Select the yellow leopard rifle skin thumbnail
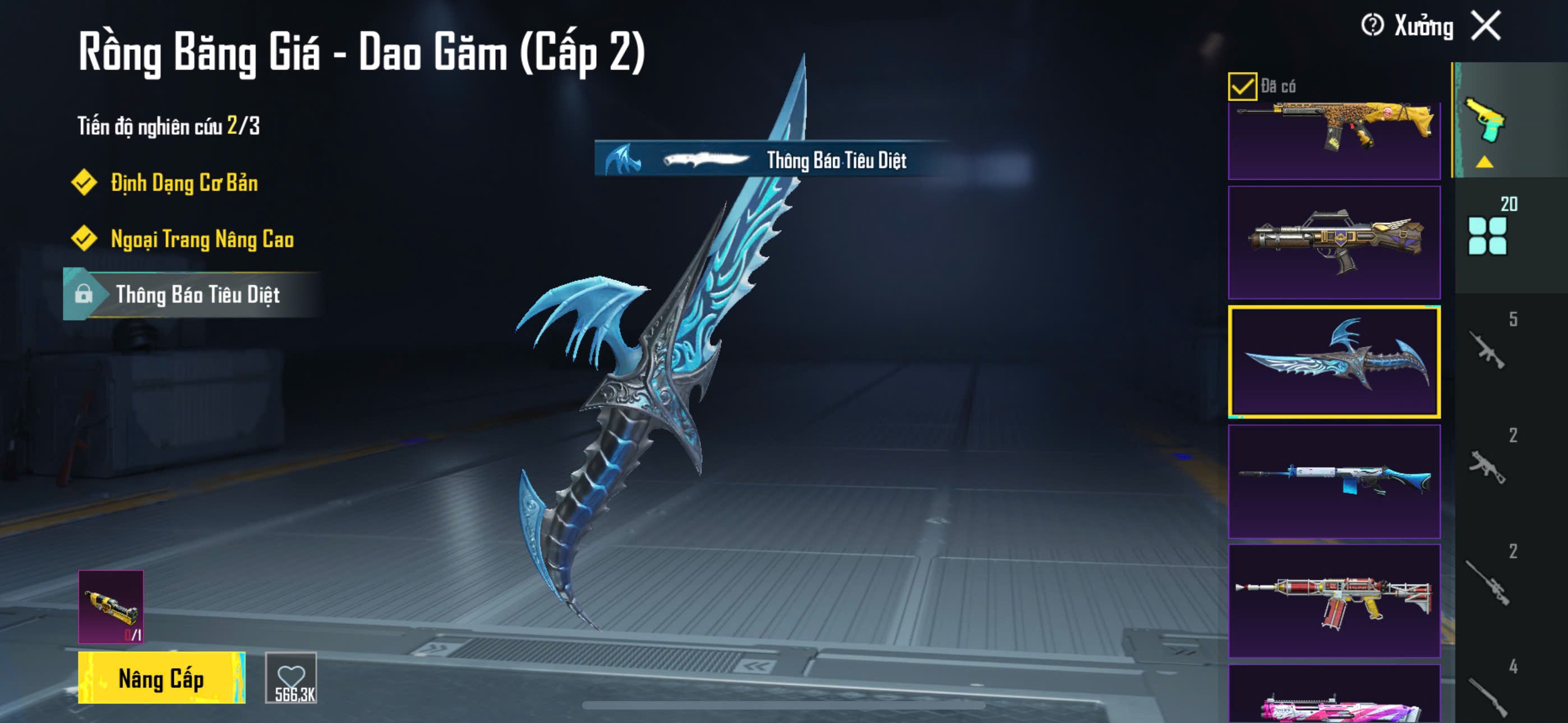Viewport: 1568px width, 723px height. coord(1334,139)
